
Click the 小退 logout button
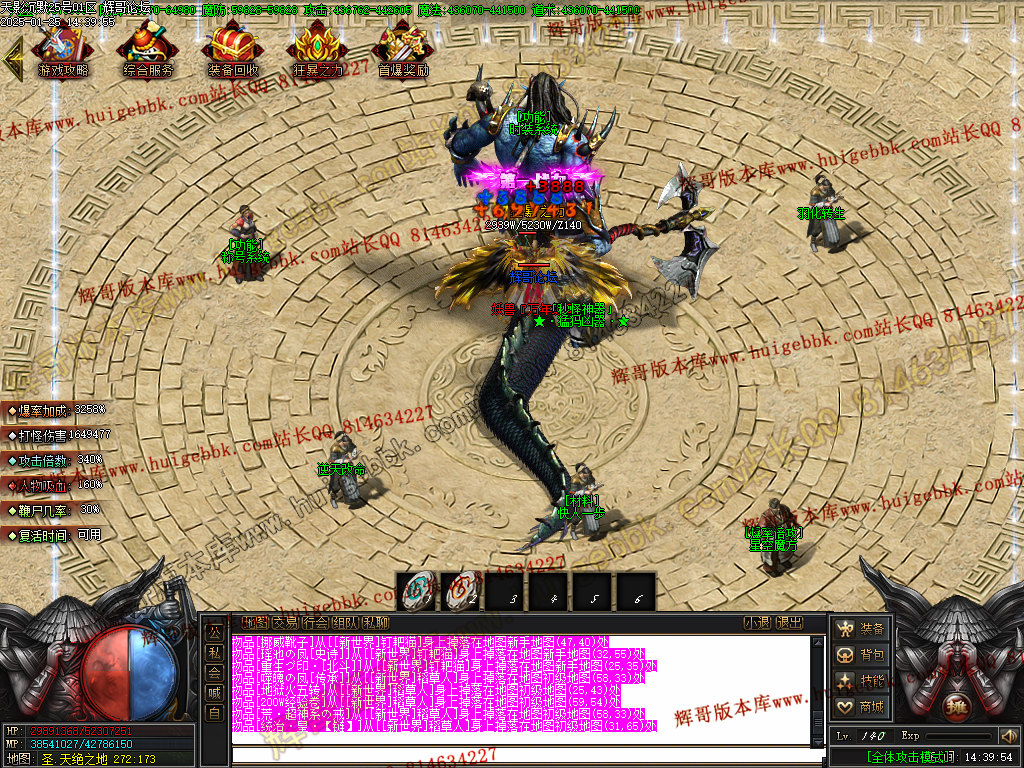tap(757, 622)
